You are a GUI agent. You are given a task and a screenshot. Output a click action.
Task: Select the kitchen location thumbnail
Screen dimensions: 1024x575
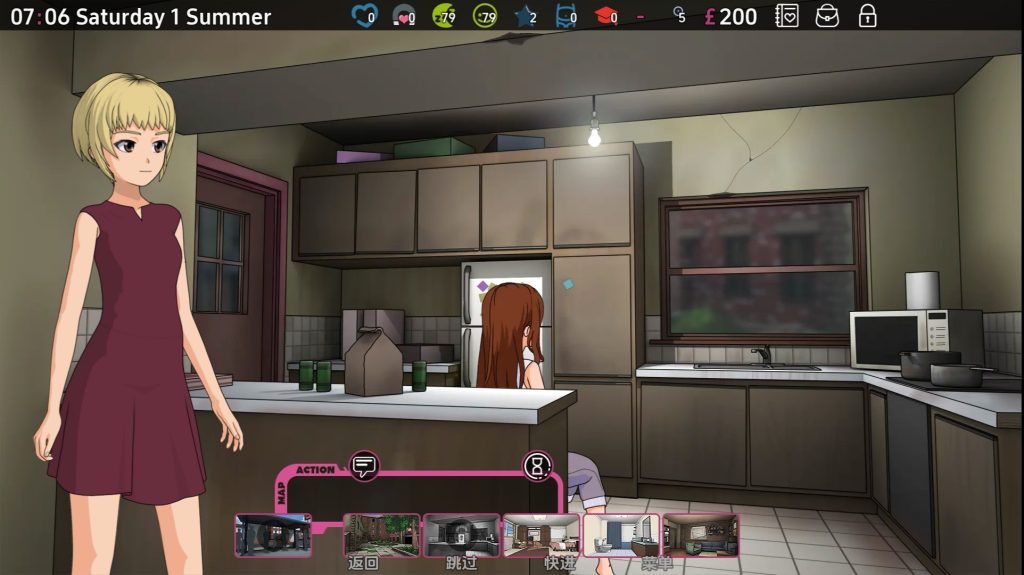pyautogui.click(x=461, y=535)
